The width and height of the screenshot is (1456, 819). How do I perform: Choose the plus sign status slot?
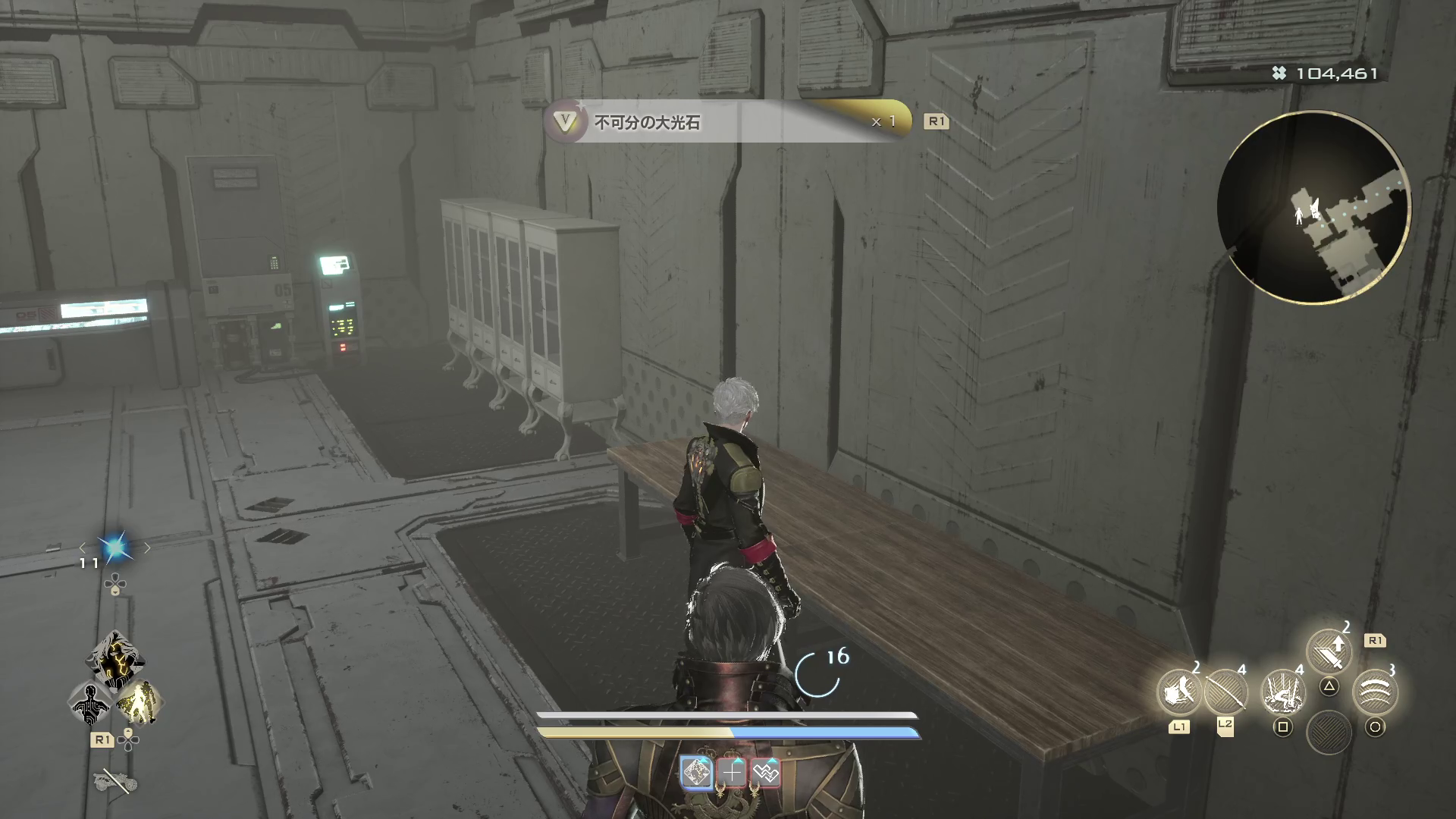pos(732,773)
